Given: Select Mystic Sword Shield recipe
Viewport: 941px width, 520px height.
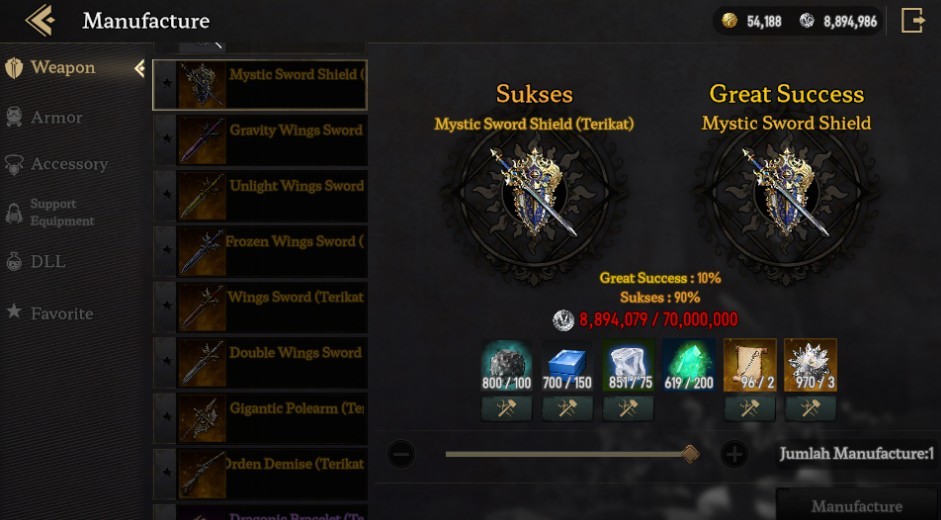Looking at the screenshot, I should coord(270,85).
